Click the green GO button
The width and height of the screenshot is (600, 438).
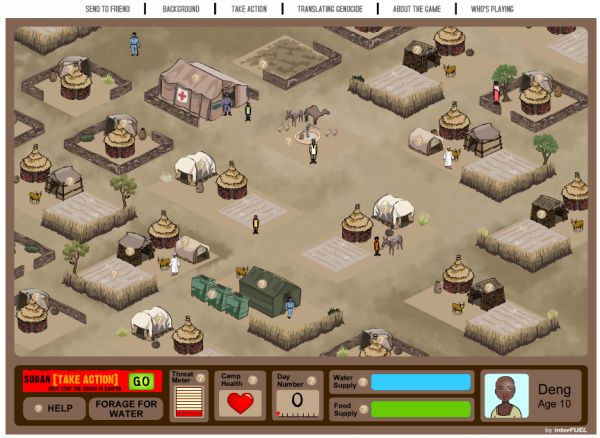tap(141, 381)
